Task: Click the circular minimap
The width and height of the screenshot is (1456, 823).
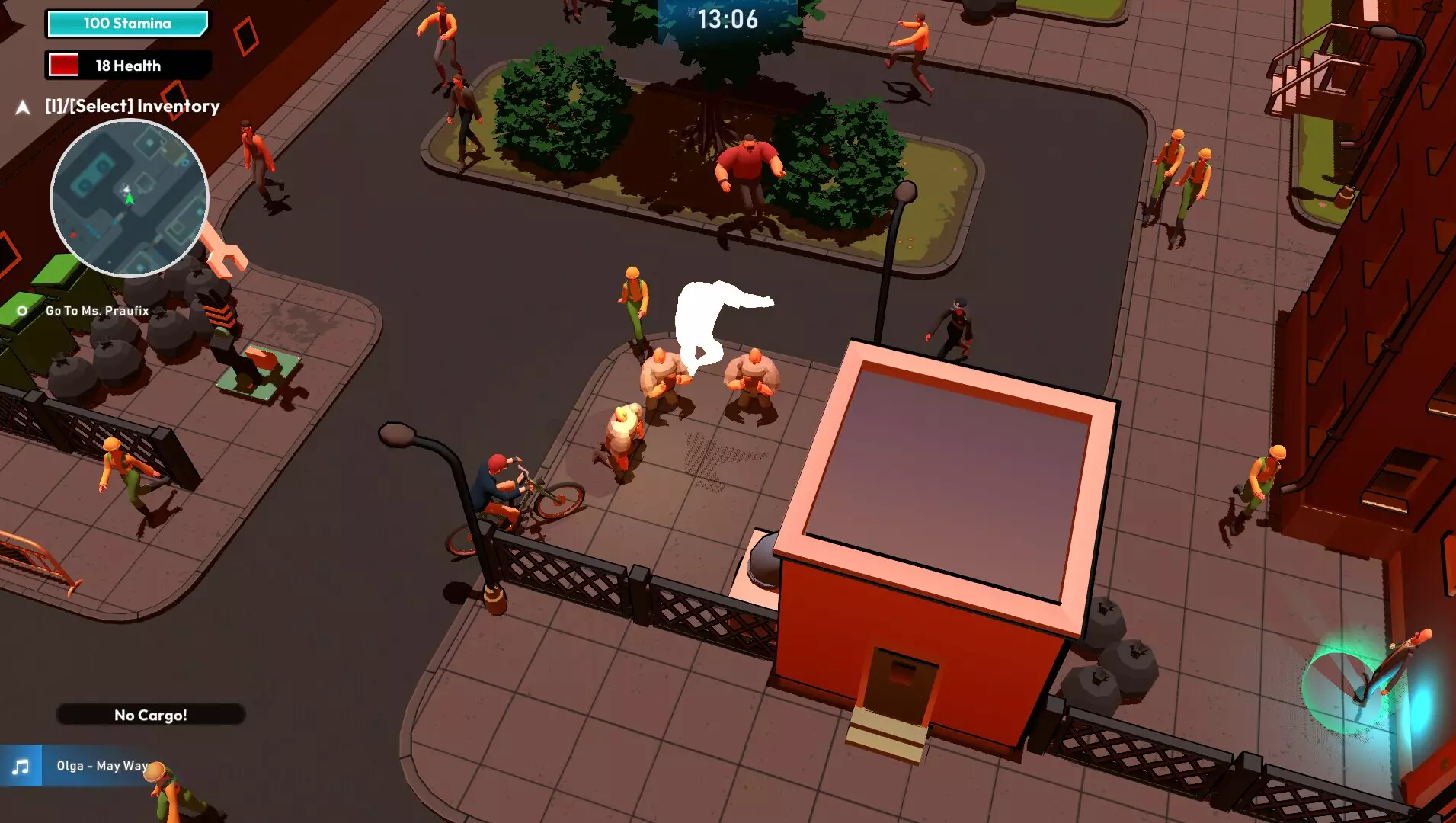Action: coord(130,198)
